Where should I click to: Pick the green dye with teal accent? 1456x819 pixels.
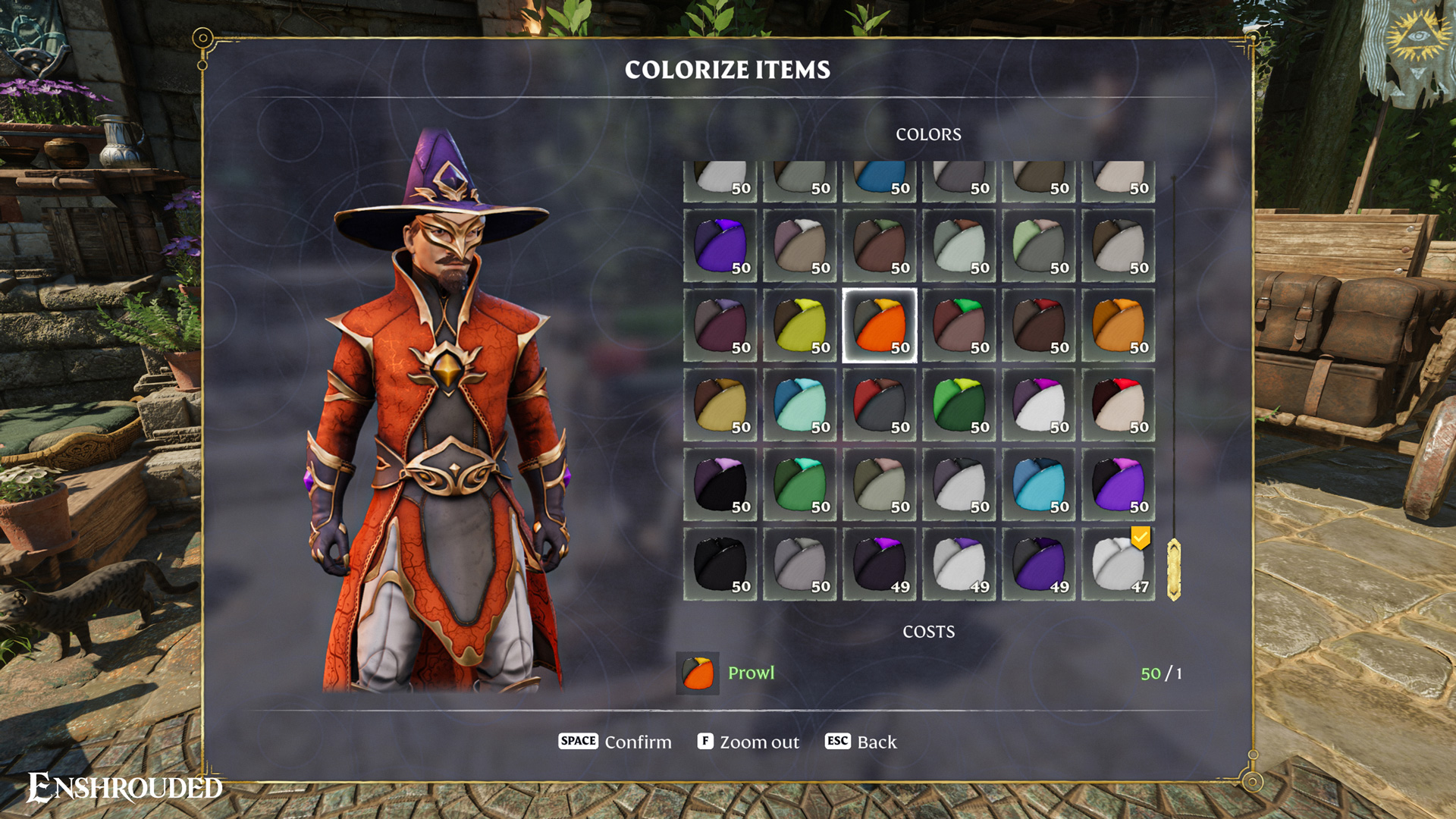tap(800, 485)
